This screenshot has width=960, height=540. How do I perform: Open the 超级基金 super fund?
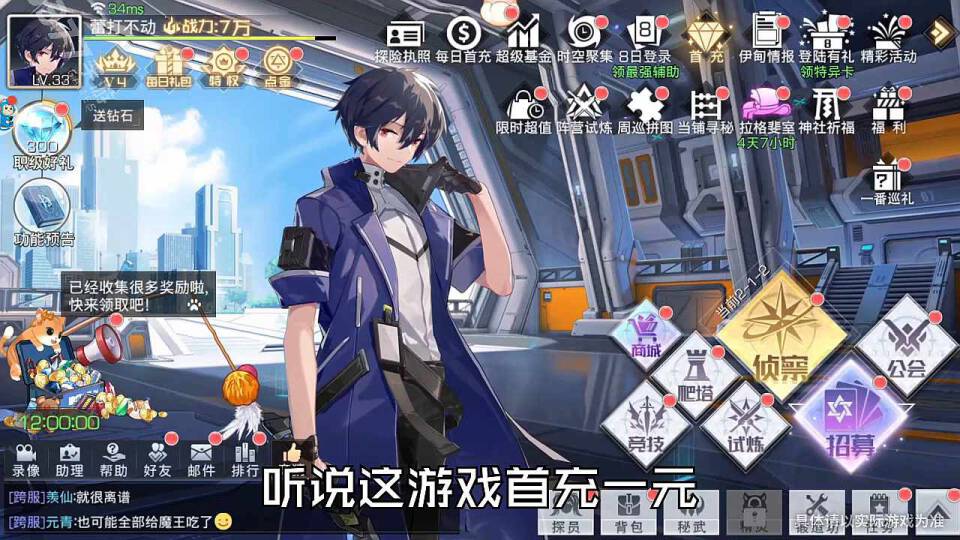point(524,37)
